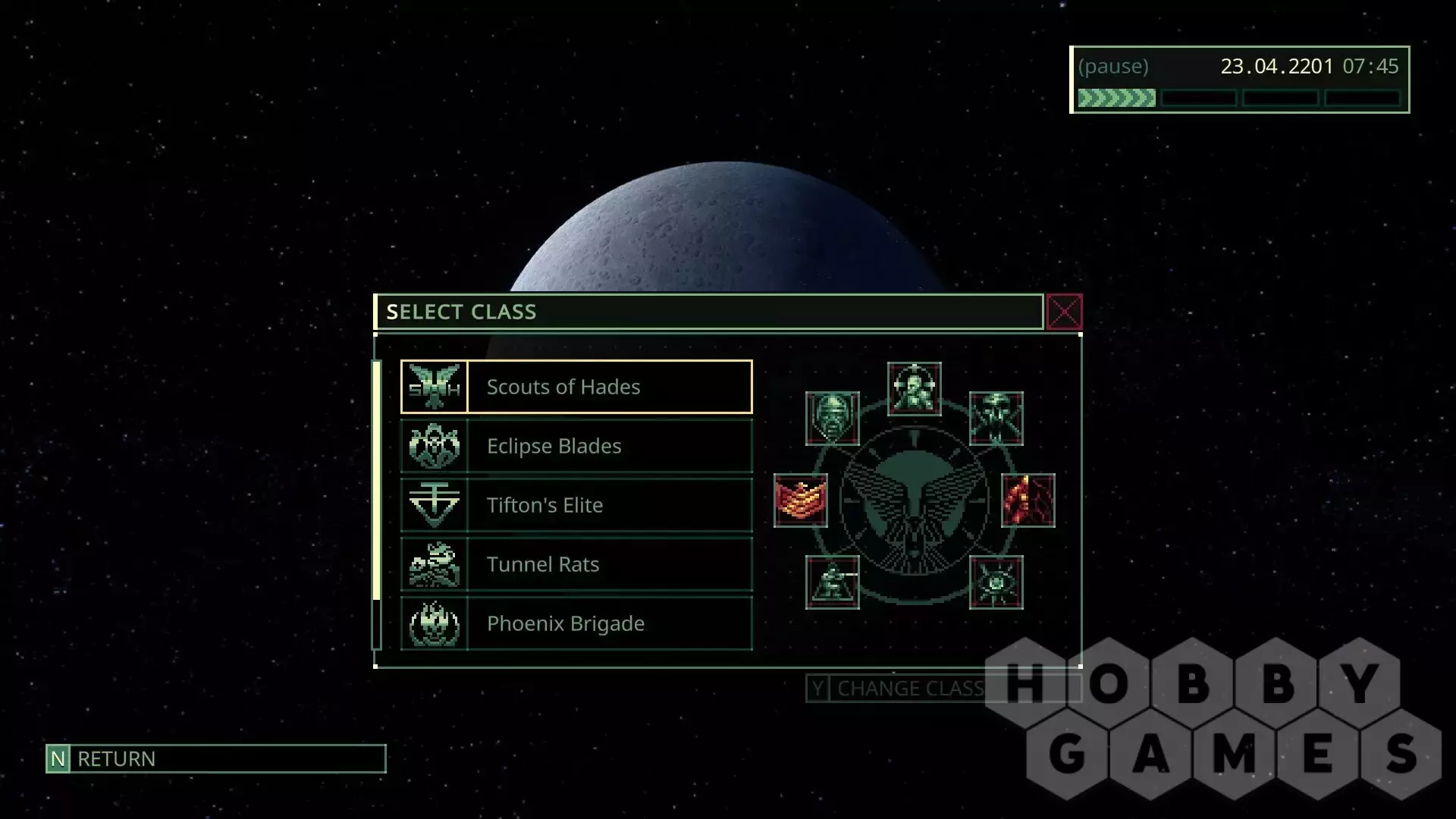Select the Tunnel Rats class
Viewport: 1456px width, 819px height.
[576, 564]
